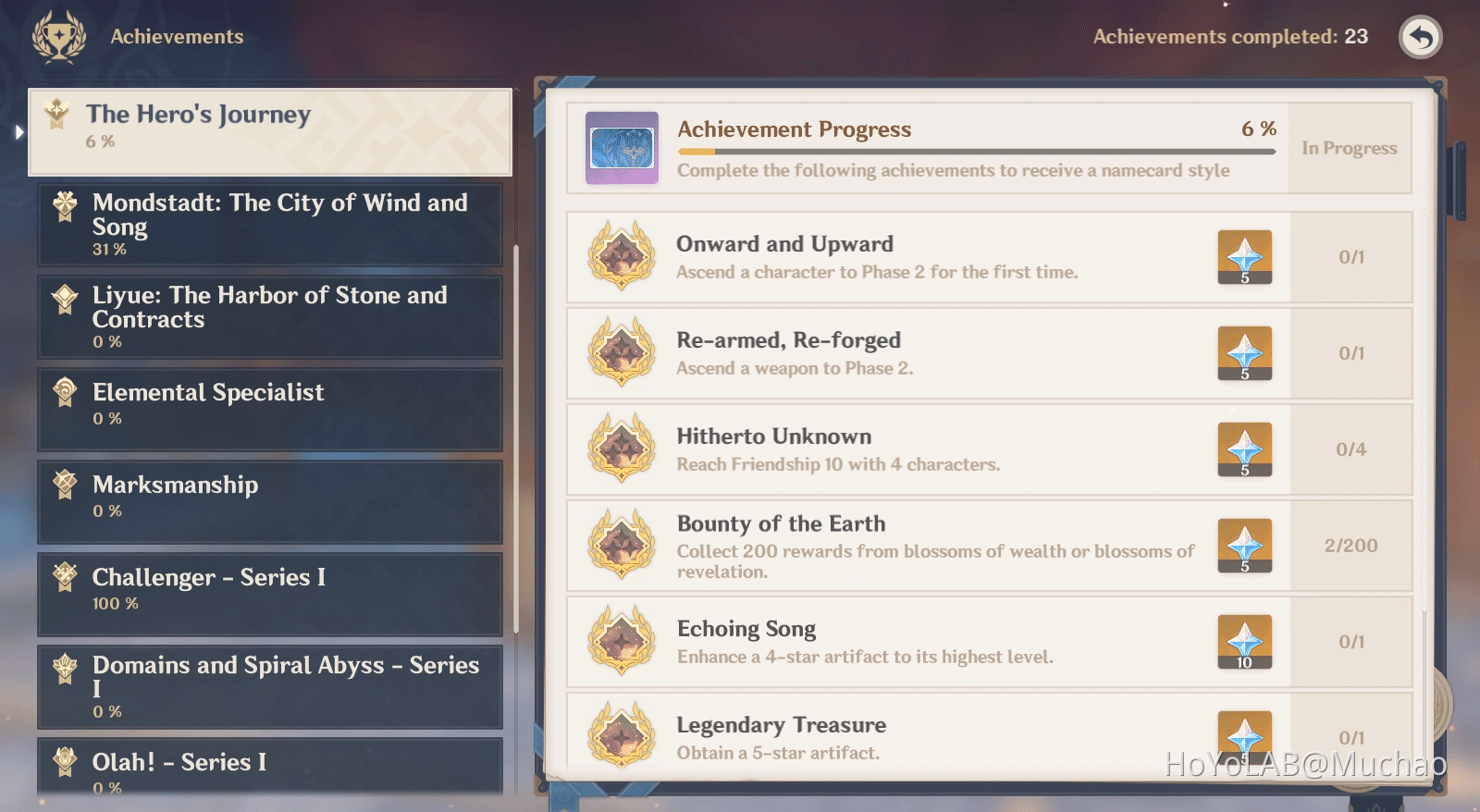Click the Primogem reward for Bounty of the Earth
Screen dimensions: 1480x812
pyautogui.click(x=1244, y=545)
